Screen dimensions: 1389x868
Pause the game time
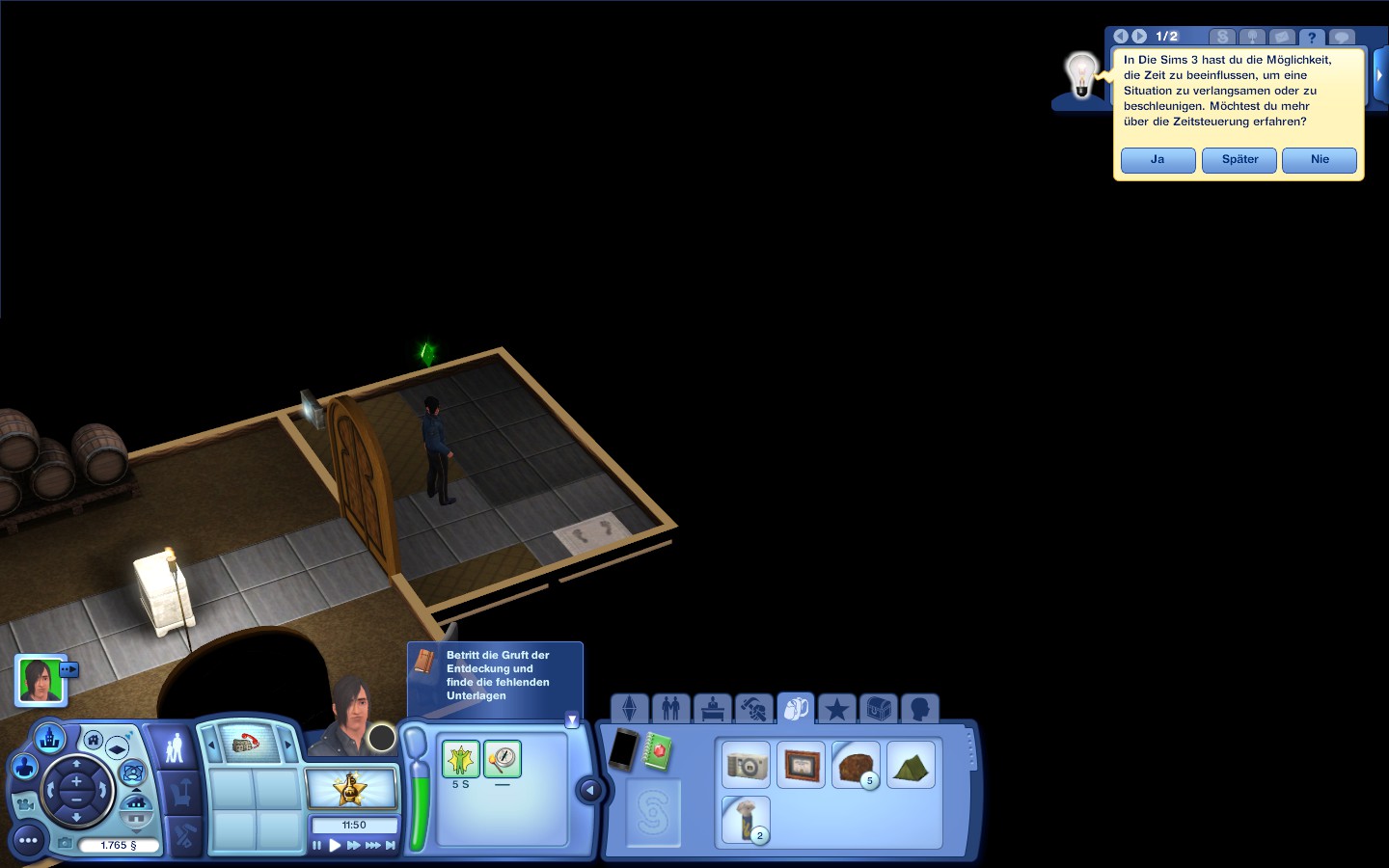coord(316,846)
